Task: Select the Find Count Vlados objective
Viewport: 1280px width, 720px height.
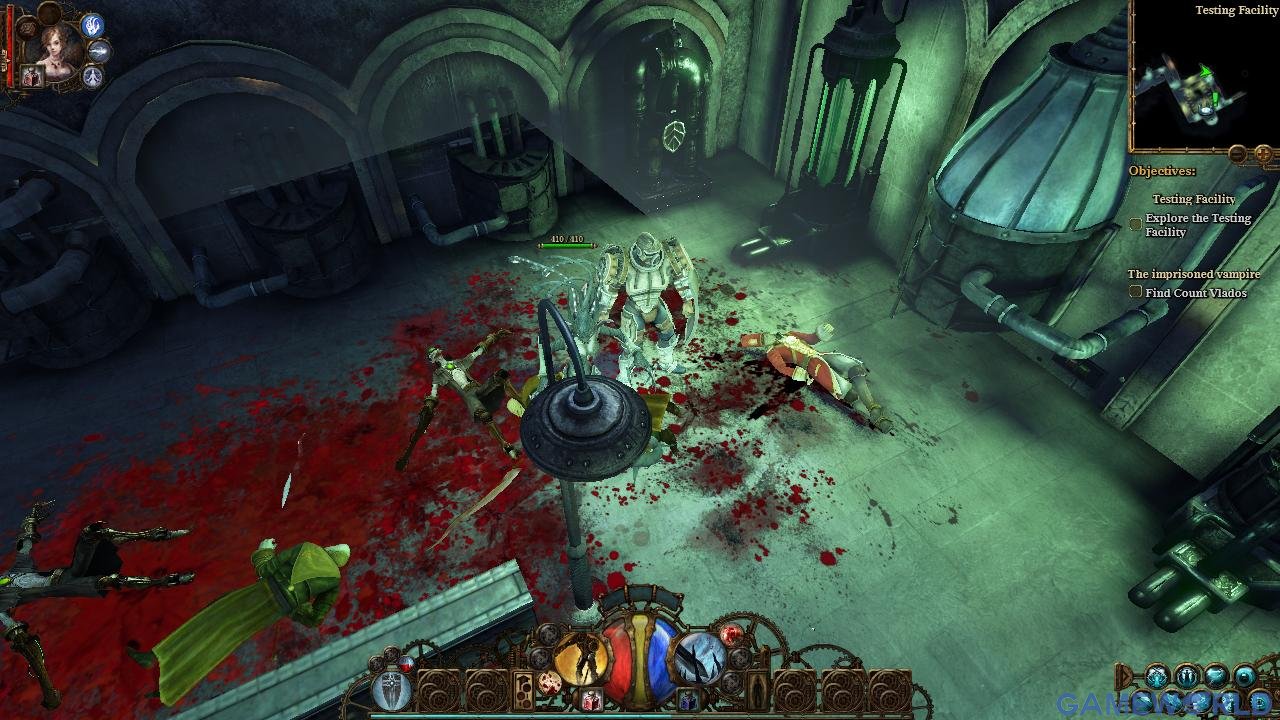Action: 1195,293
